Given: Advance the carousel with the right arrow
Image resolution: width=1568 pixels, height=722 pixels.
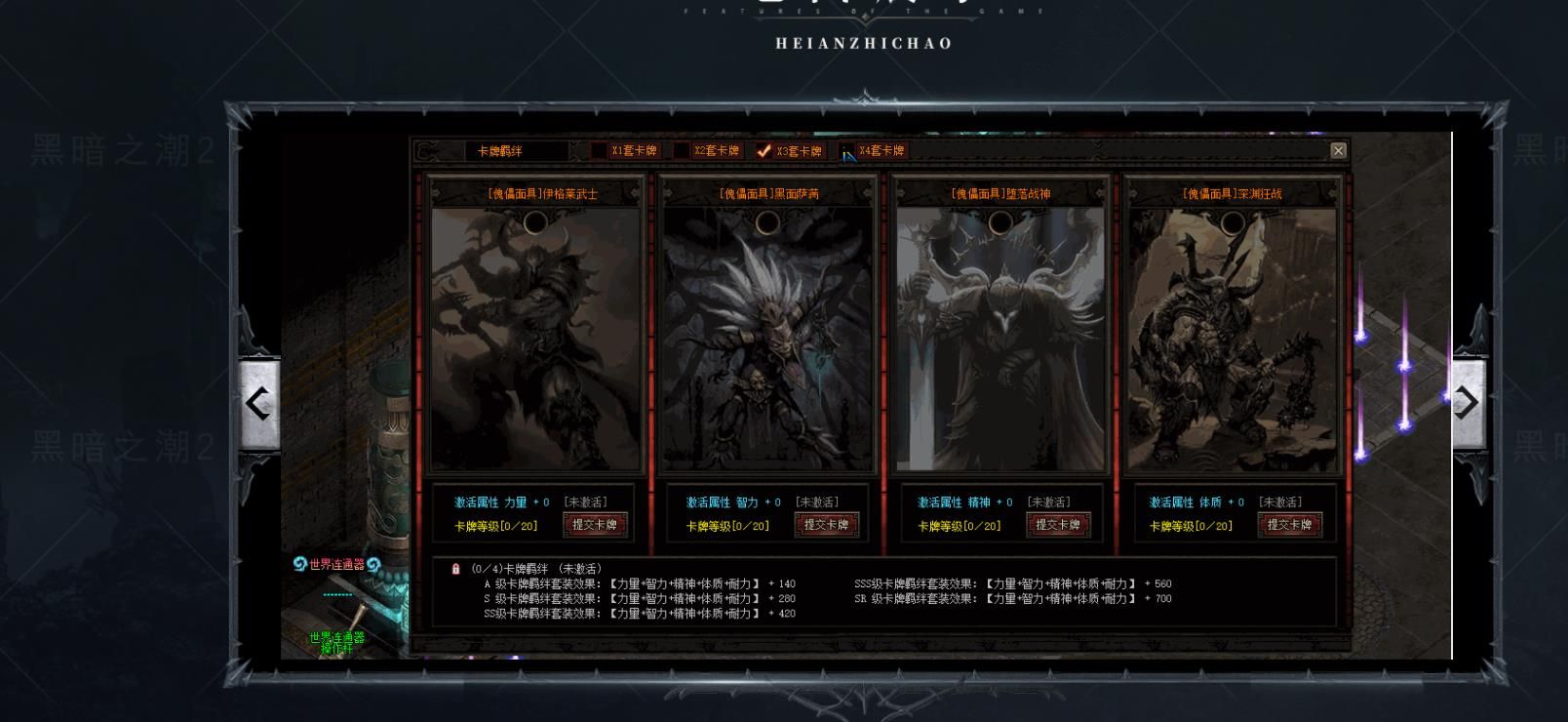Looking at the screenshot, I should click(1468, 403).
